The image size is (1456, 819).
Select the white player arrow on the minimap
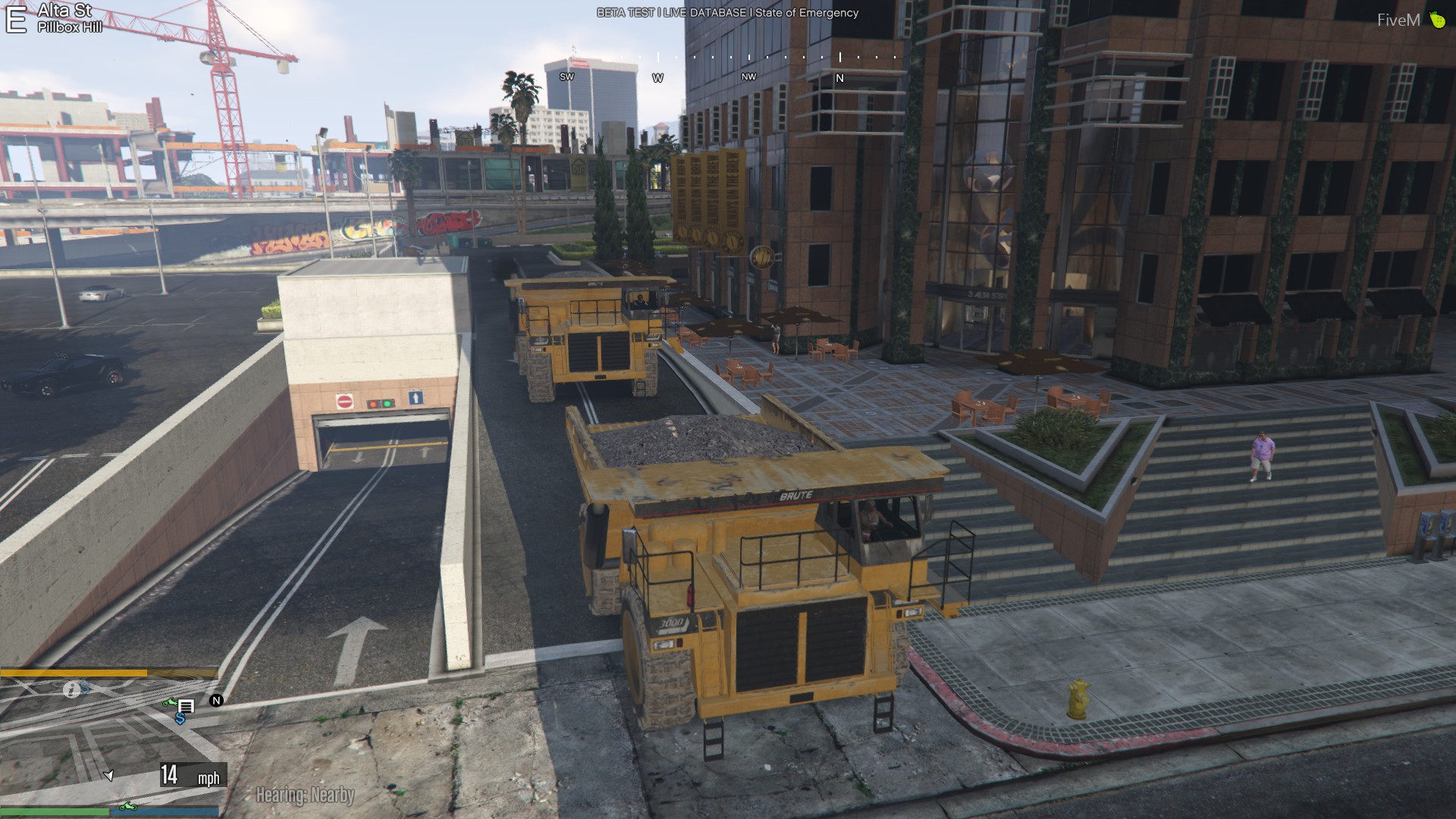click(x=108, y=775)
